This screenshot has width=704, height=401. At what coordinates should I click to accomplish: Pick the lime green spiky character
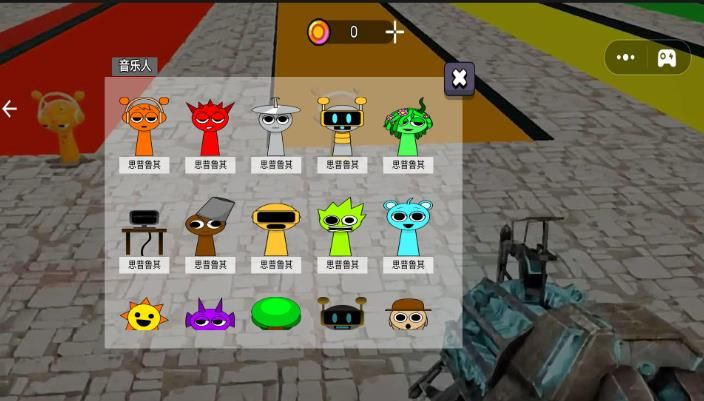[x=342, y=228]
